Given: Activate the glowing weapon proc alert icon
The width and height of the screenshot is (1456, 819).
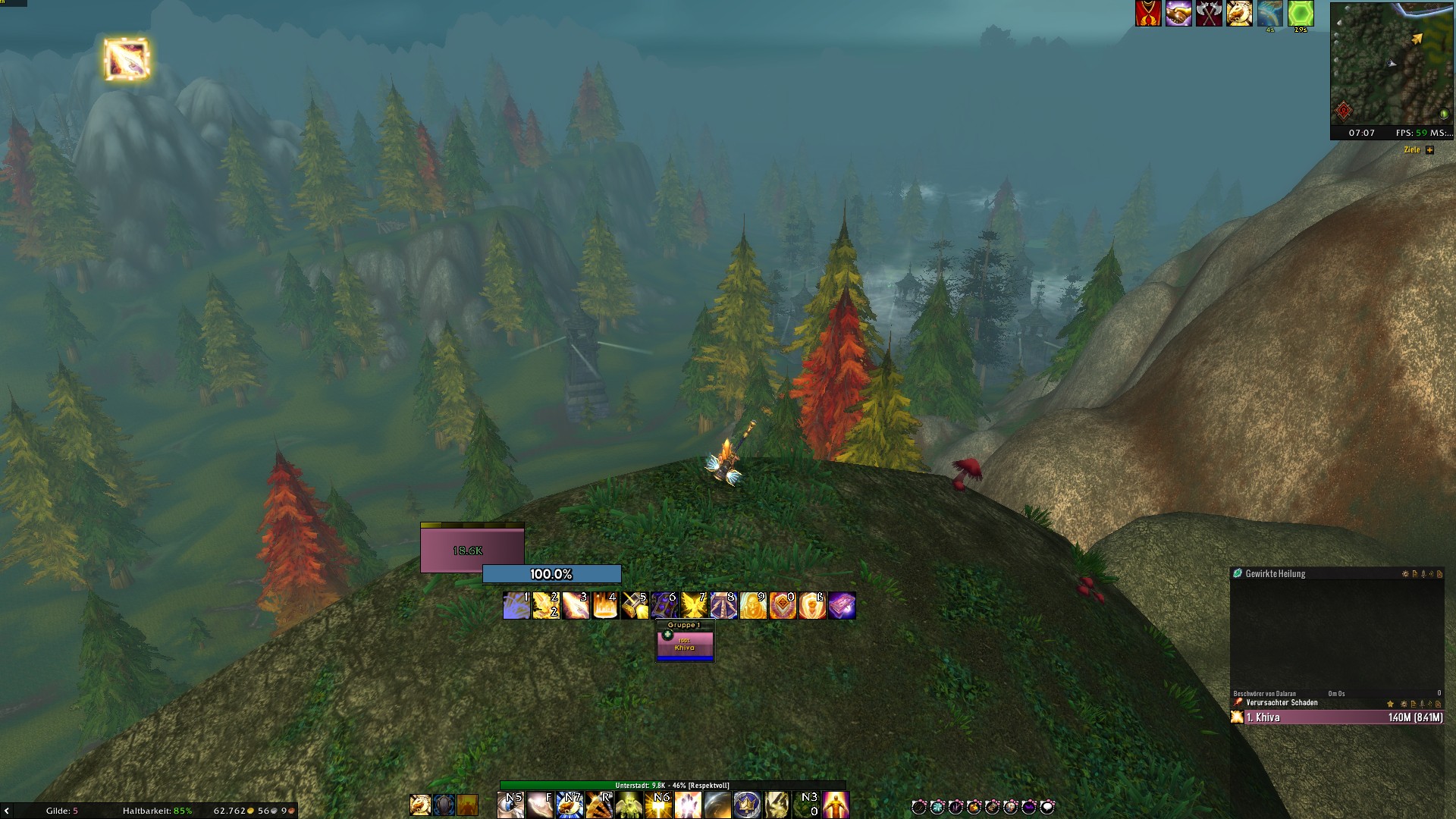Looking at the screenshot, I should tap(127, 59).
